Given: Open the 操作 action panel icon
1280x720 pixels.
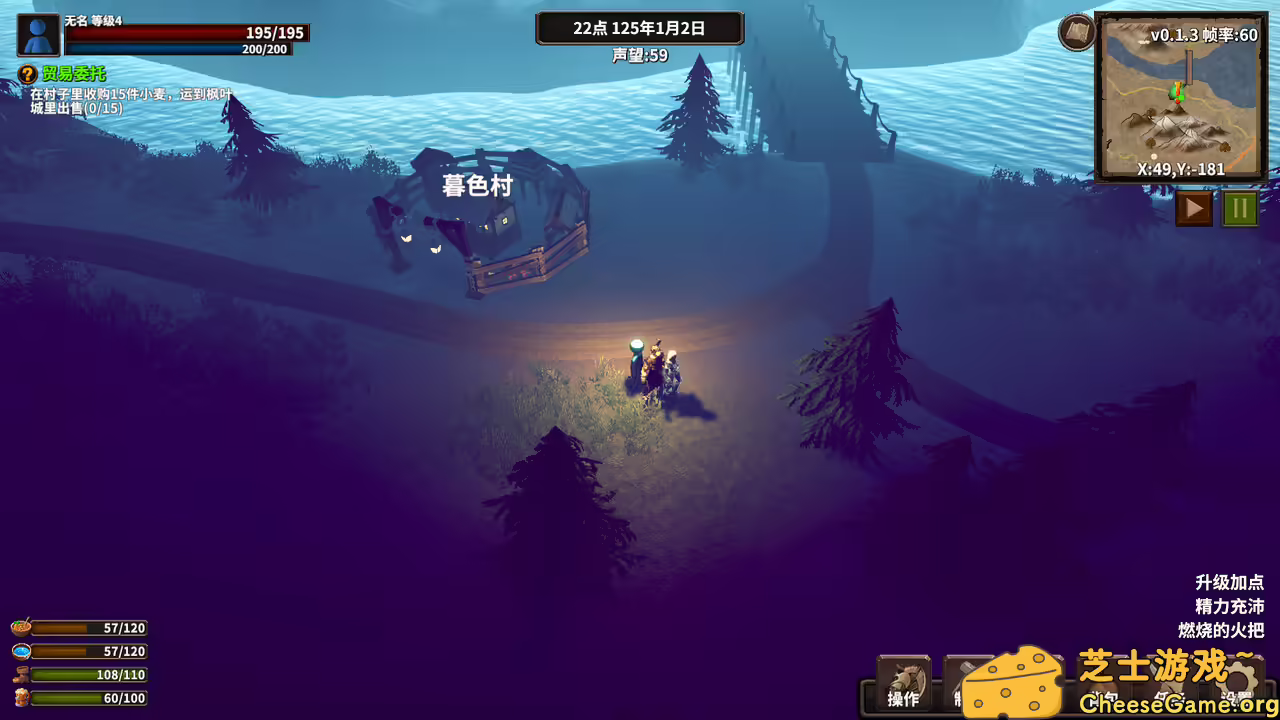Looking at the screenshot, I should [x=903, y=680].
